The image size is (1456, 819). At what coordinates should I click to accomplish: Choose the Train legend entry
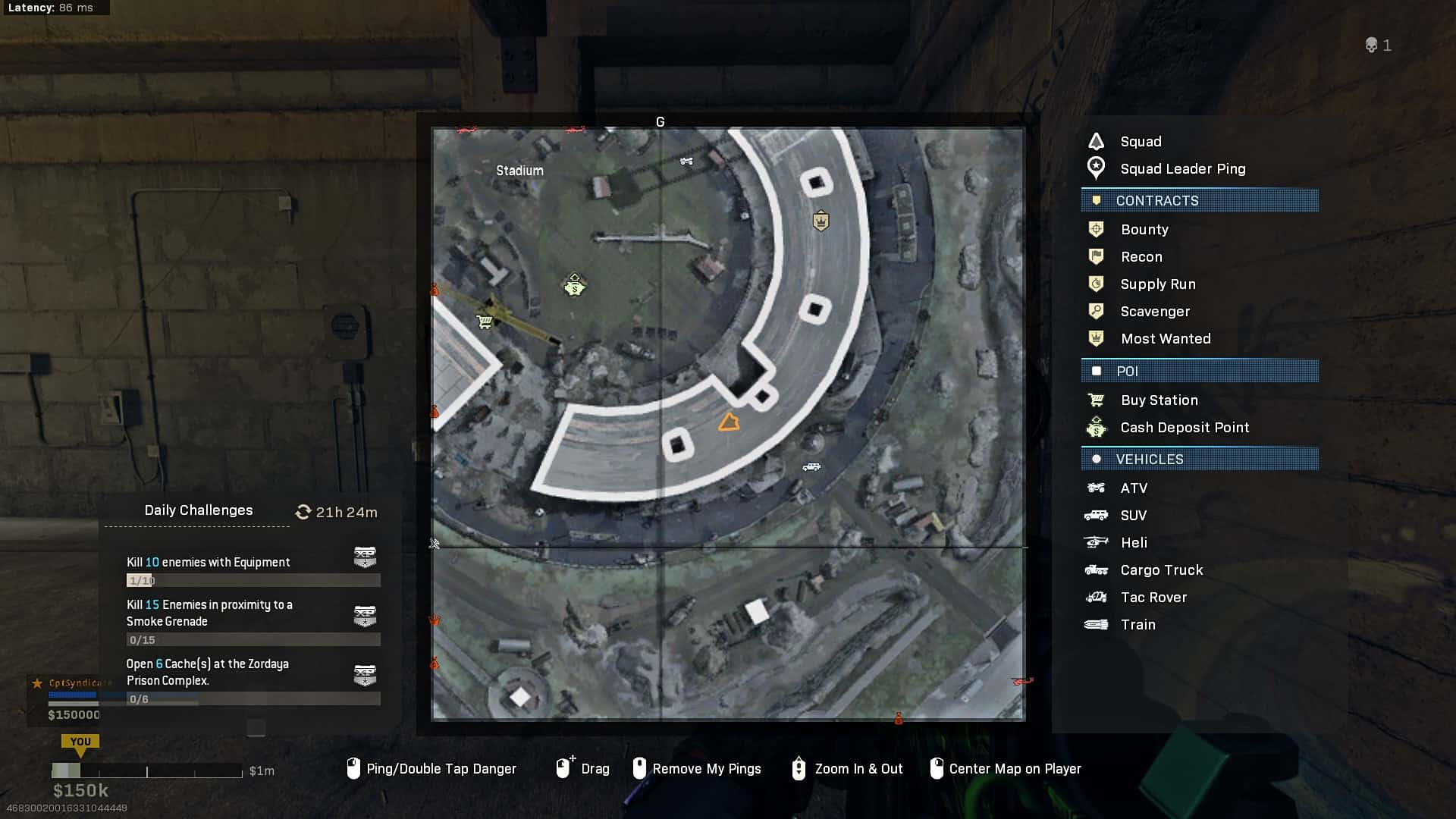click(1137, 625)
